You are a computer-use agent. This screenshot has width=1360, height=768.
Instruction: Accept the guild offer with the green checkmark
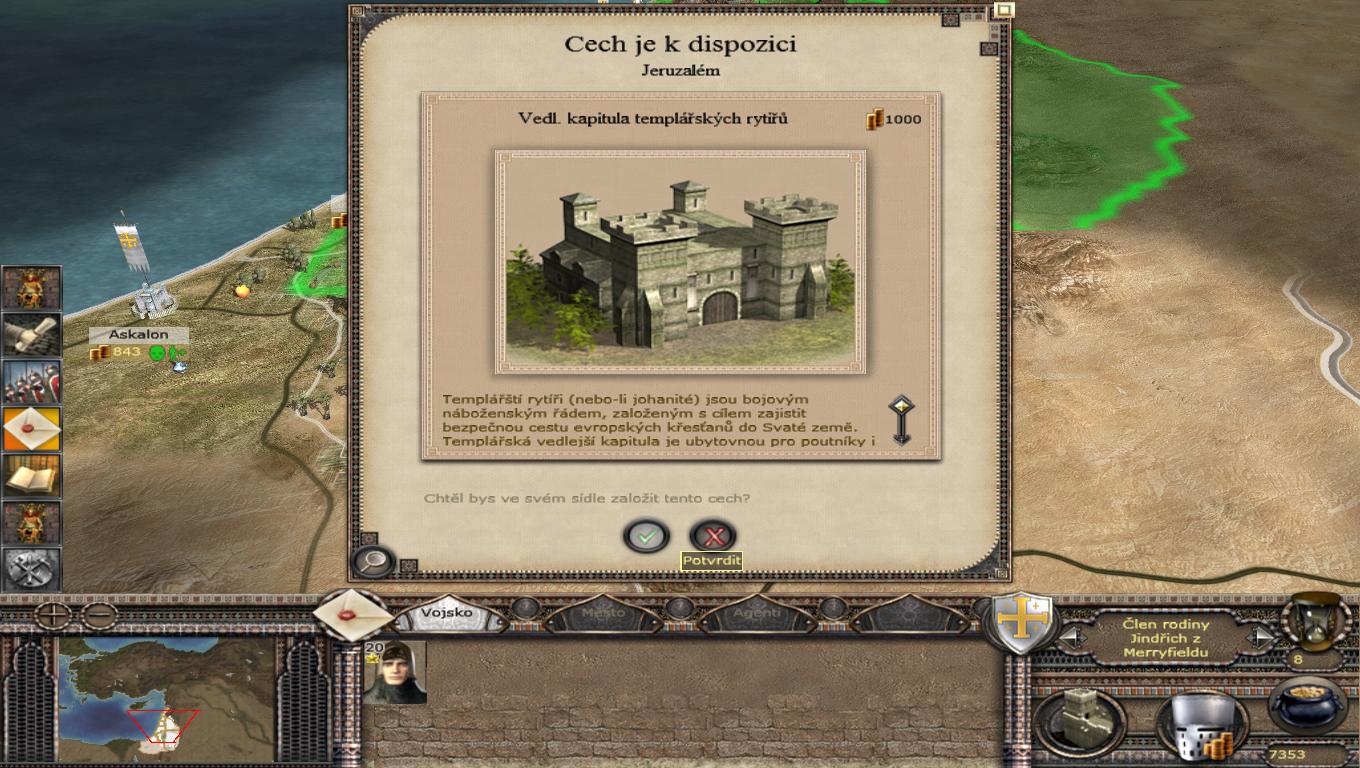646,536
